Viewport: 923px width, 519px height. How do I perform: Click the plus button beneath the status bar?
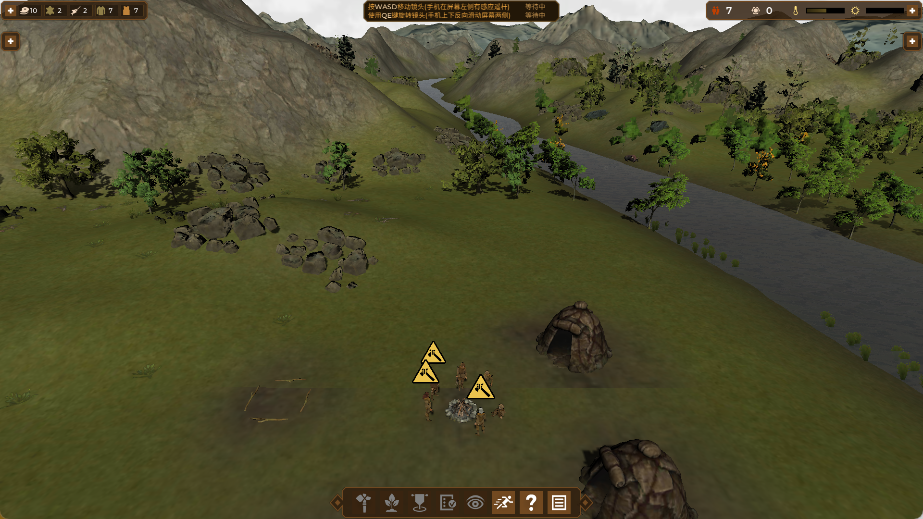(911, 41)
